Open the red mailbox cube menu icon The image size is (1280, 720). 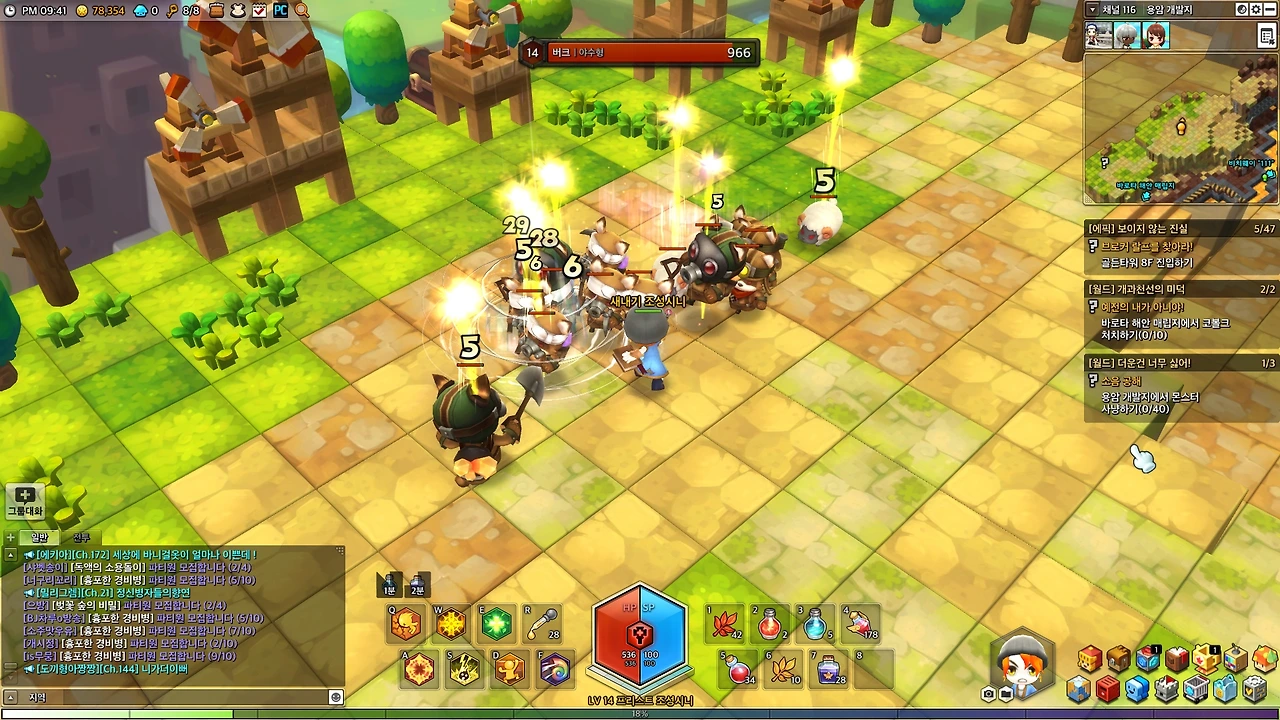1108,689
